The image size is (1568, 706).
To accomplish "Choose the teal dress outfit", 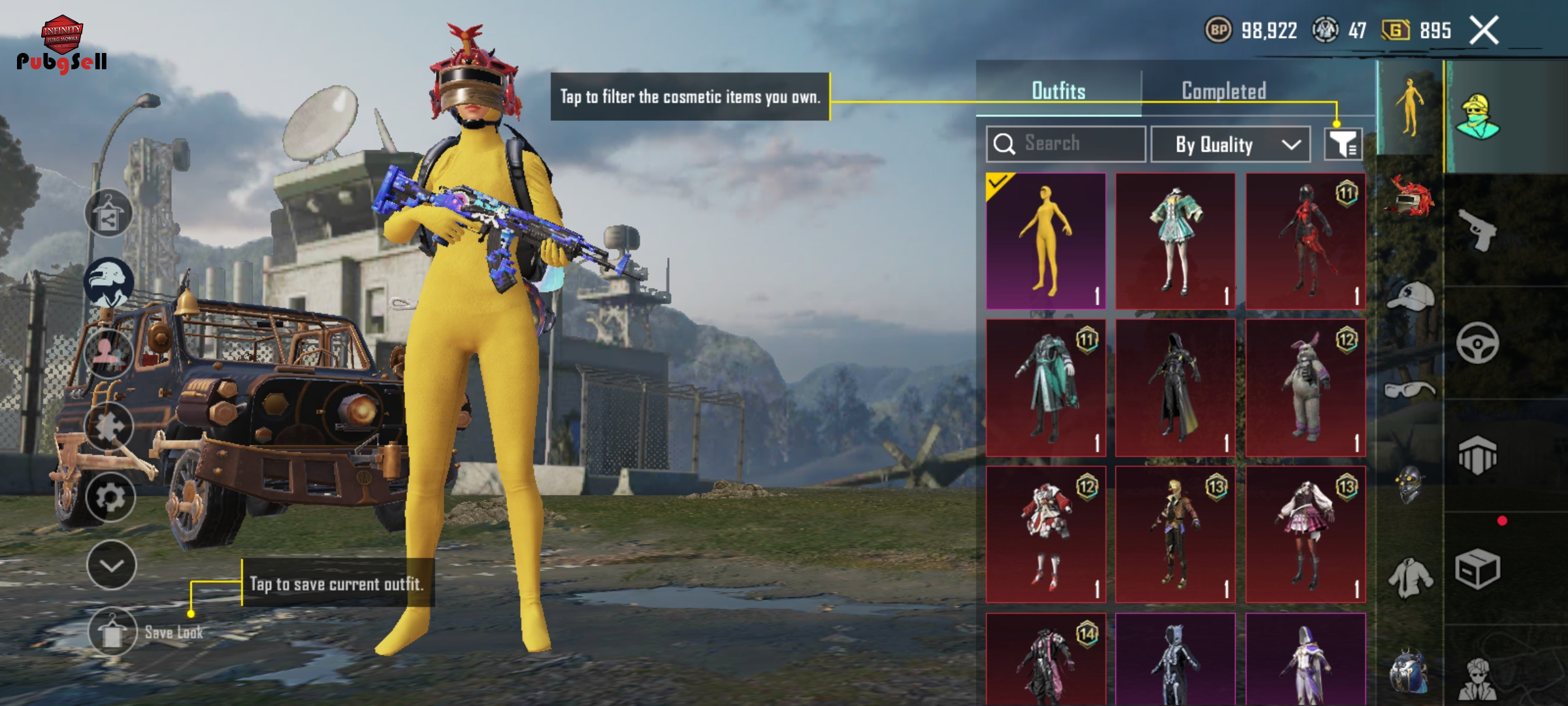I will click(x=1175, y=241).
